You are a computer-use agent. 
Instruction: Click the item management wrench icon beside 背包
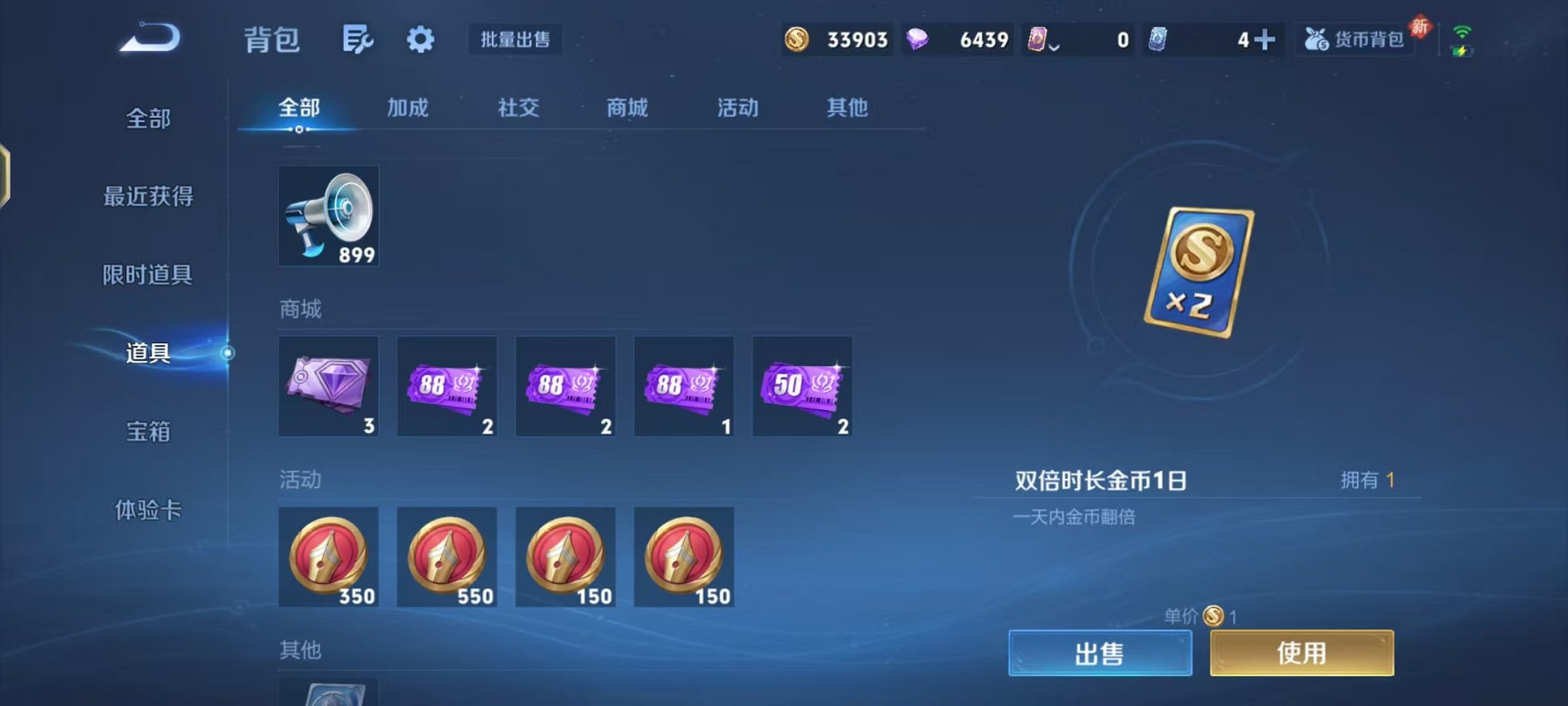[x=358, y=39]
